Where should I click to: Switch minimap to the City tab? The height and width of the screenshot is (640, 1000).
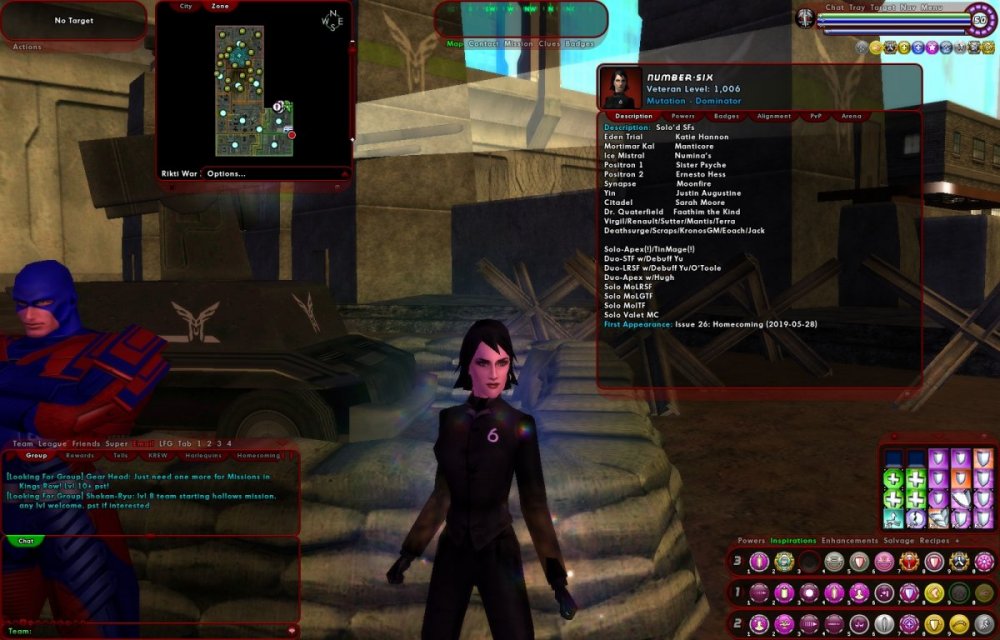pos(186,6)
